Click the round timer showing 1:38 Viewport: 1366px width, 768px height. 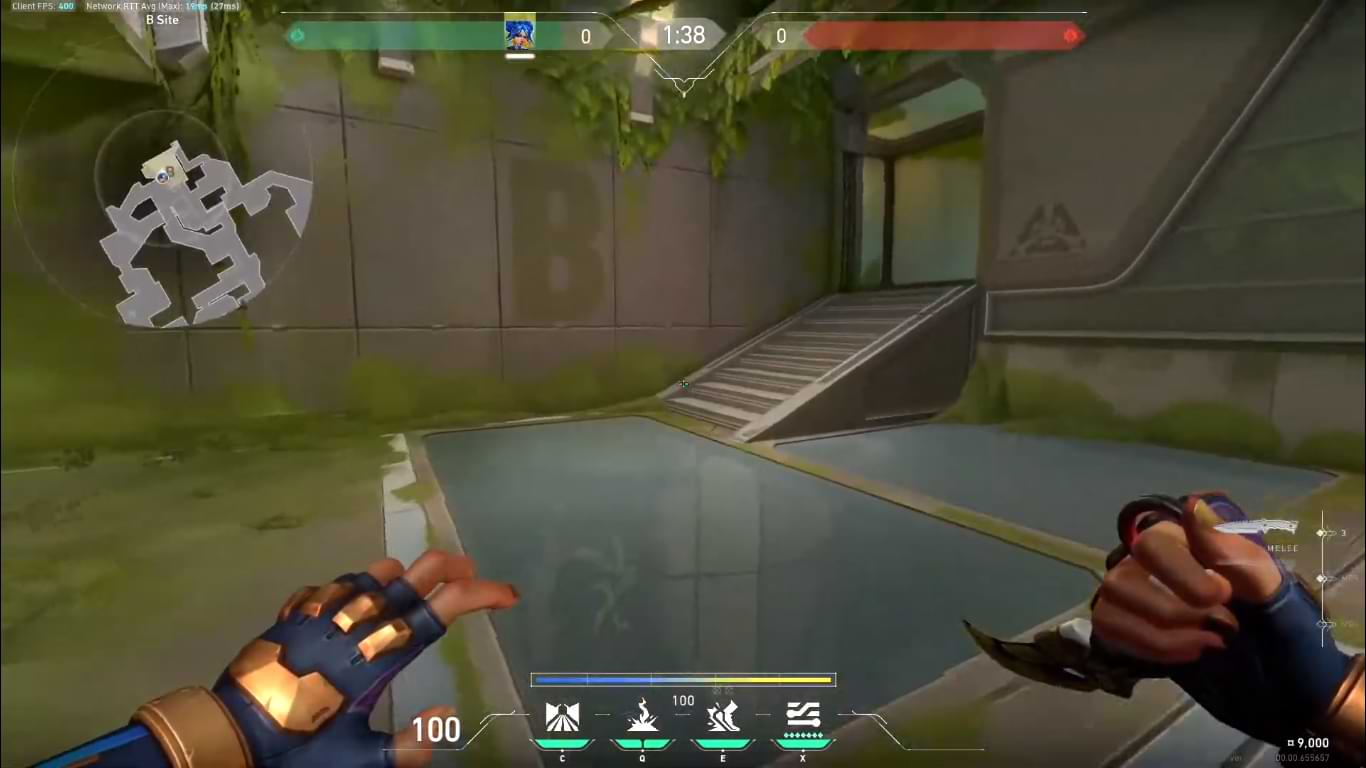coord(683,35)
